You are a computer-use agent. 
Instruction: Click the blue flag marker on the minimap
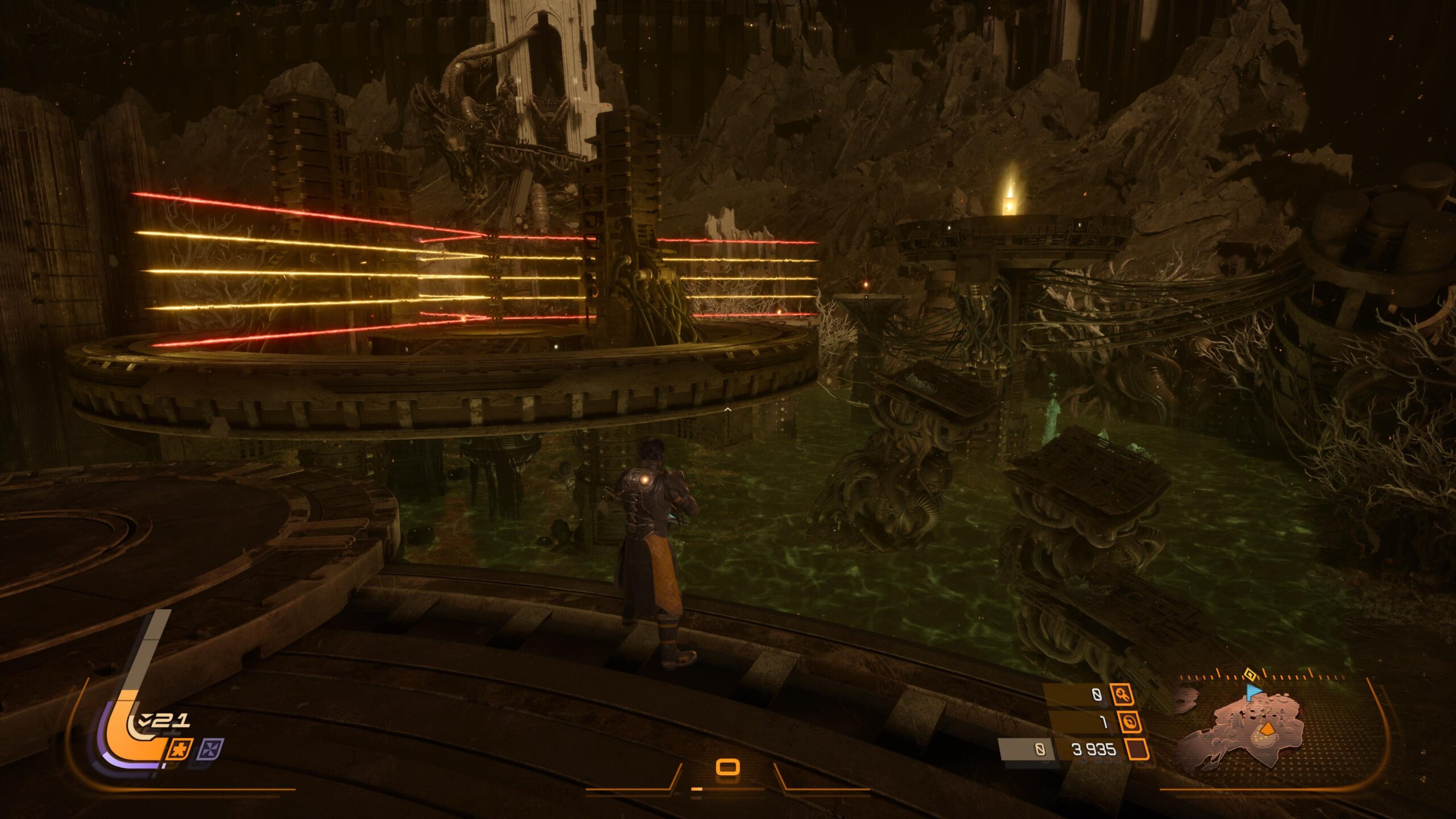pos(1254,692)
